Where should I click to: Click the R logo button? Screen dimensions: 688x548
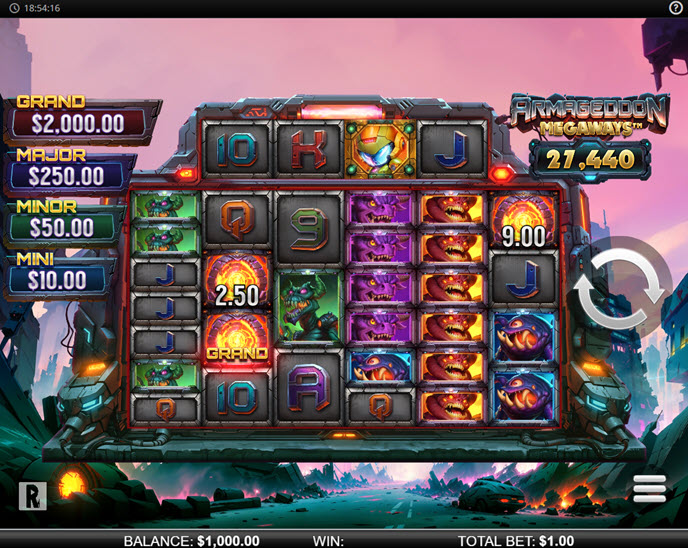pos(32,495)
